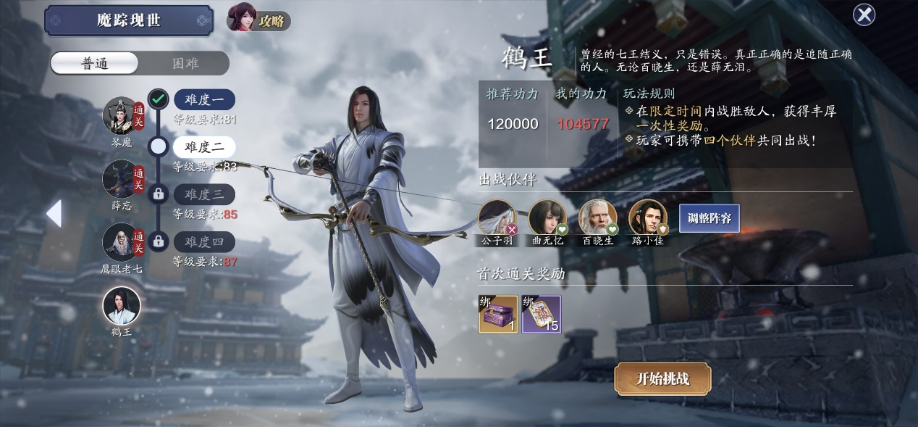Select locked 难度三 stage

click(204, 193)
